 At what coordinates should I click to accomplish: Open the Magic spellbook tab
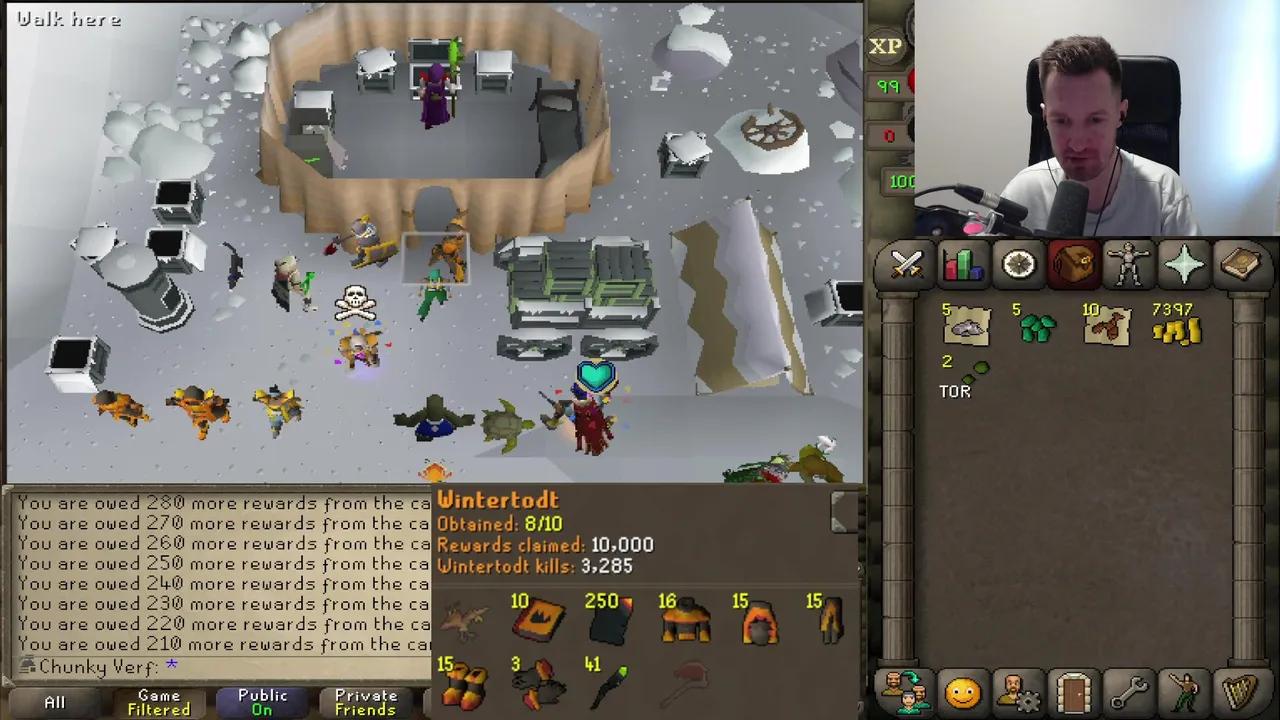point(1241,264)
